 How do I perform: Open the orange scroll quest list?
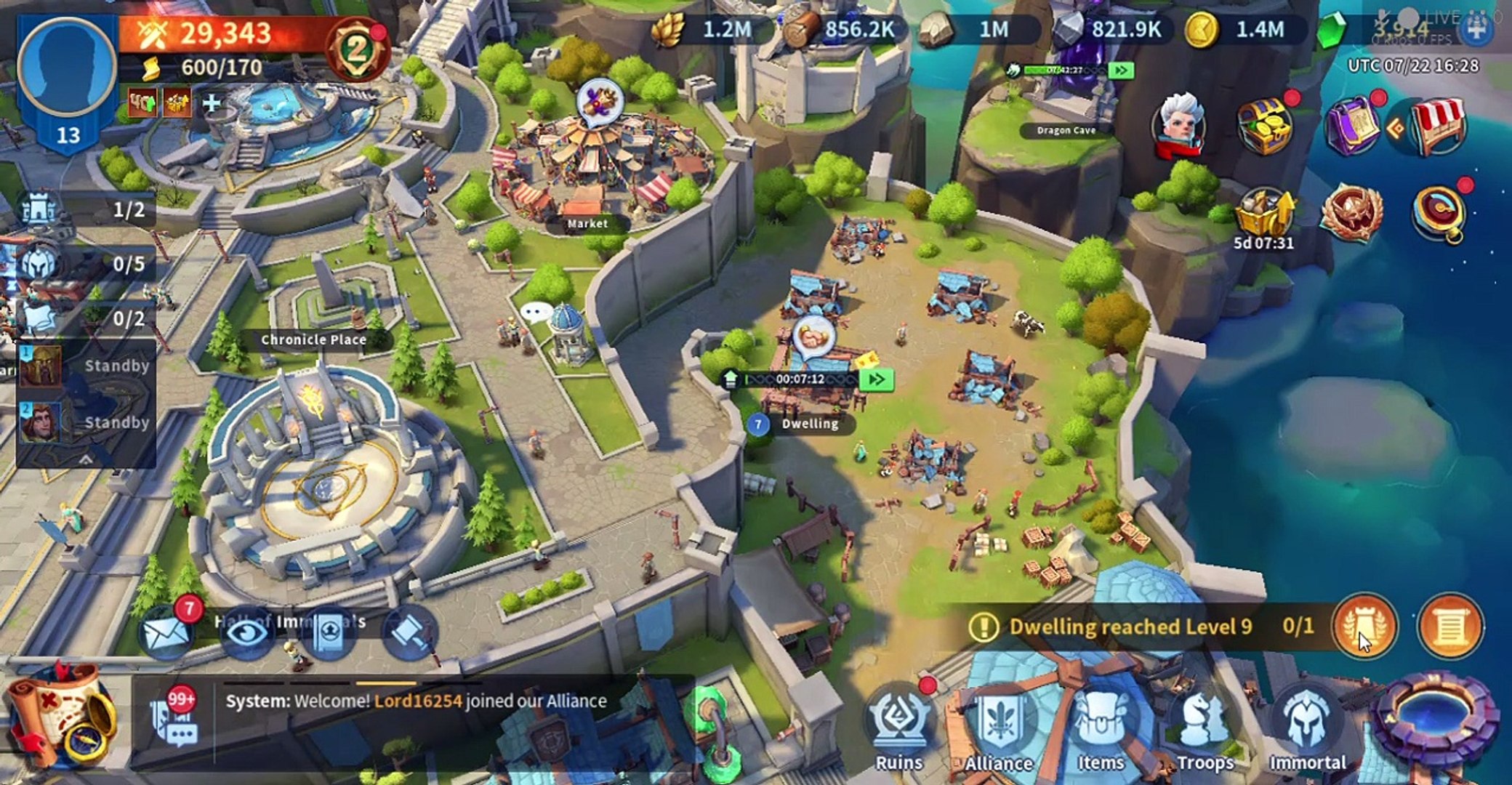coord(1449,627)
